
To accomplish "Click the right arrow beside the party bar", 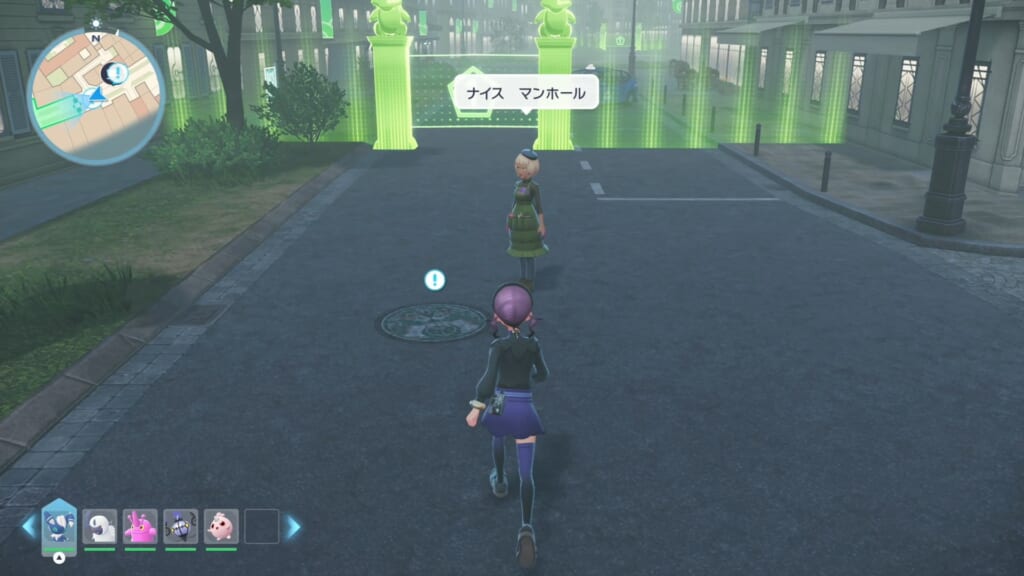I will click(293, 526).
